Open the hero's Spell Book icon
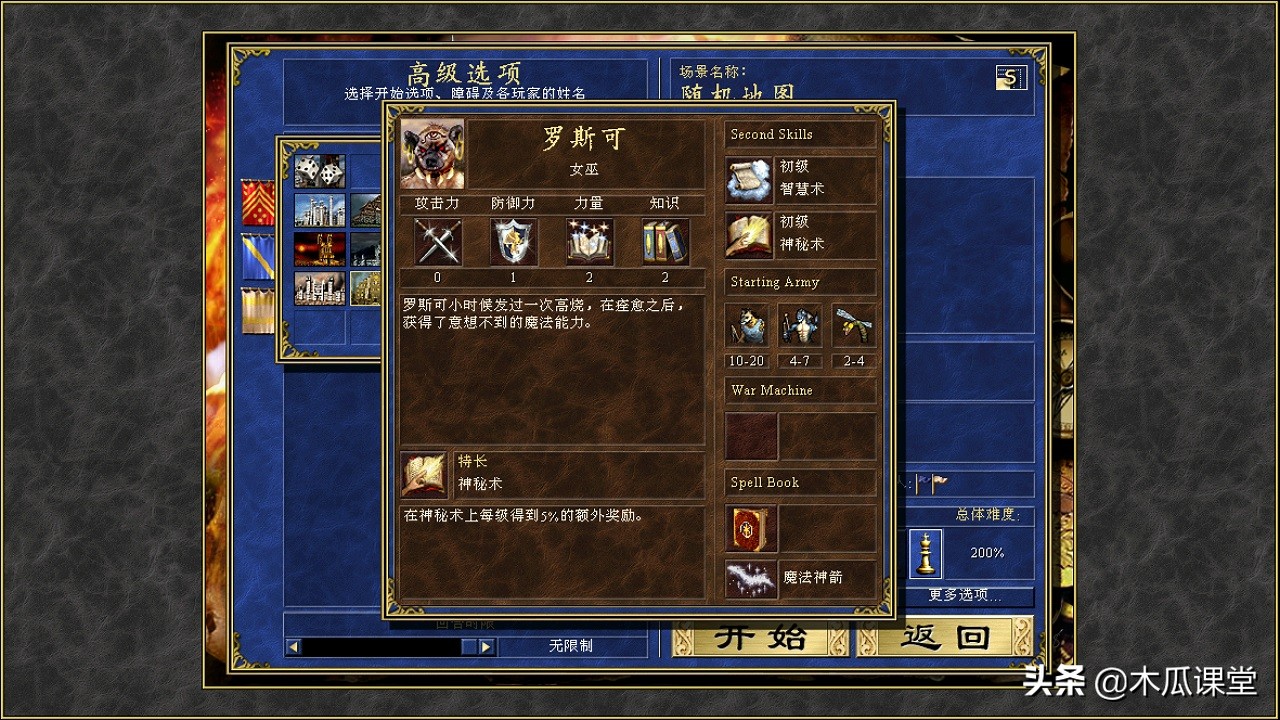 click(749, 530)
